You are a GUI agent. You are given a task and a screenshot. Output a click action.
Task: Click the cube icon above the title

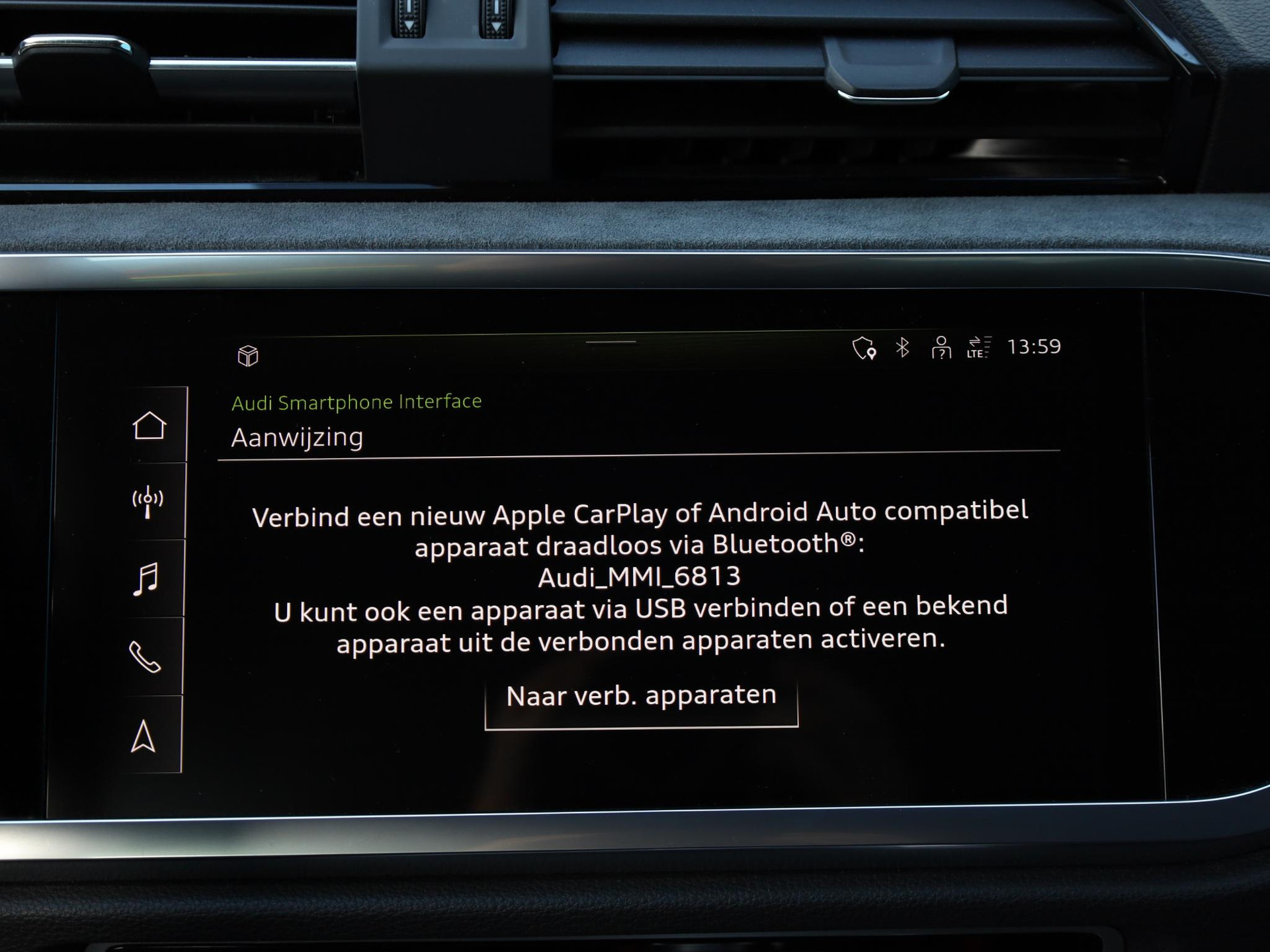click(248, 356)
